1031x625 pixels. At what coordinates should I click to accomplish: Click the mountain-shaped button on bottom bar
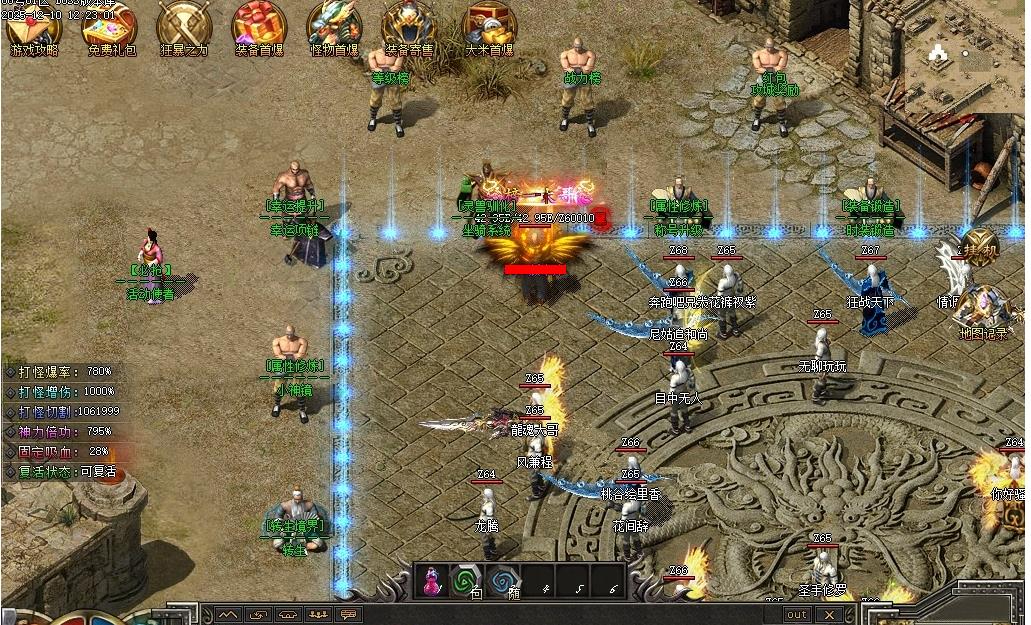click(x=228, y=614)
